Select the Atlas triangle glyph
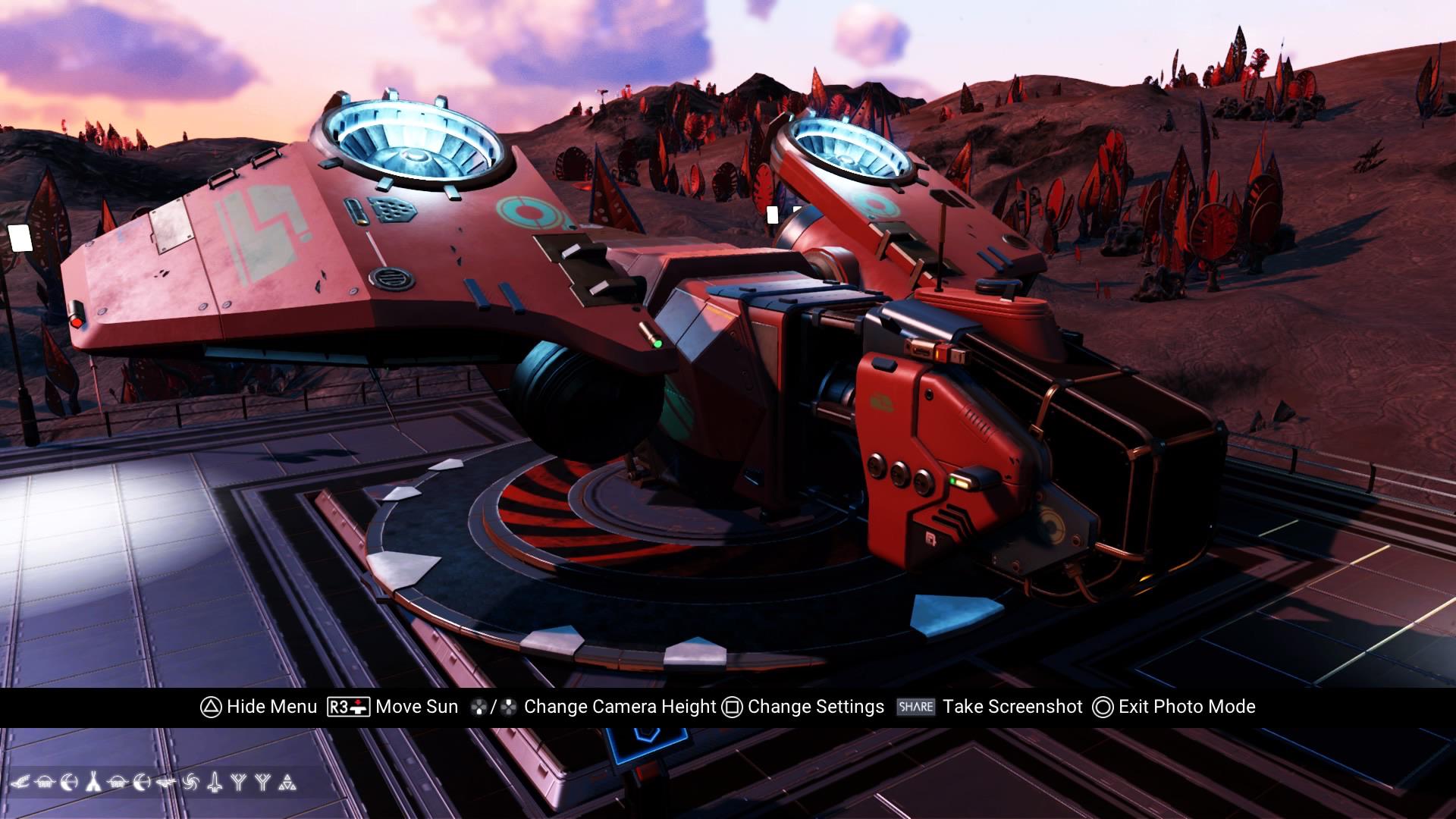1456x819 pixels. 287,782
